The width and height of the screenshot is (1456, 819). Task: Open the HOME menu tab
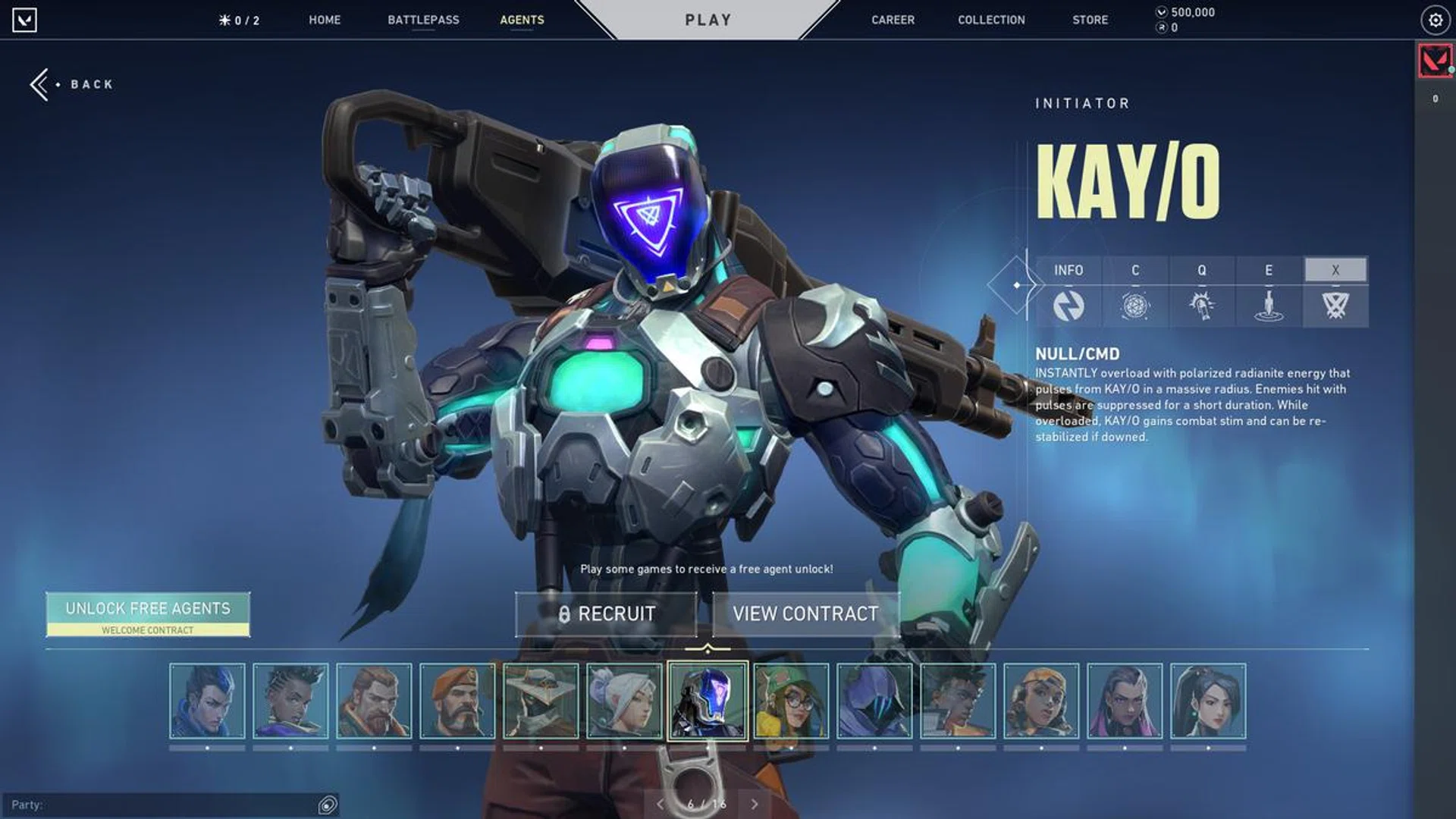(x=325, y=20)
